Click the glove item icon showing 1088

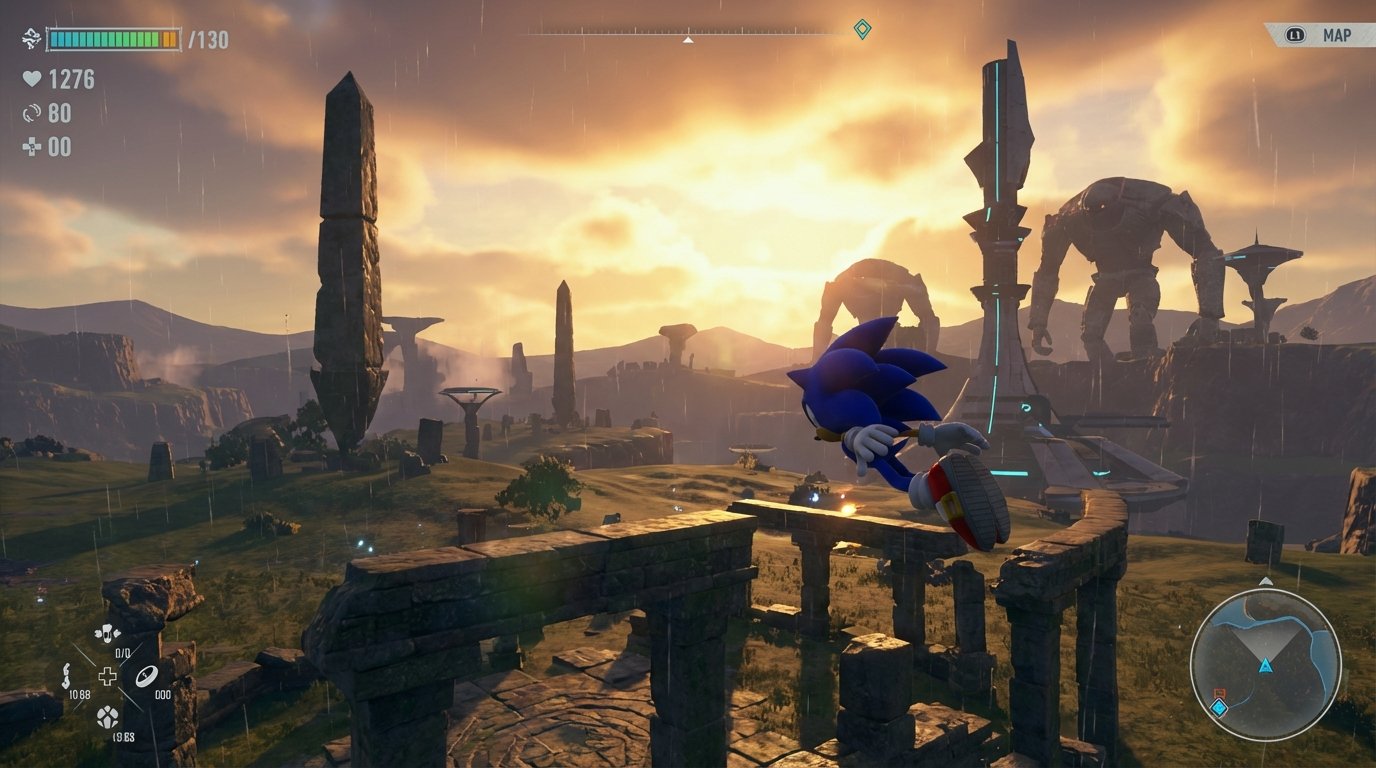click(66, 675)
